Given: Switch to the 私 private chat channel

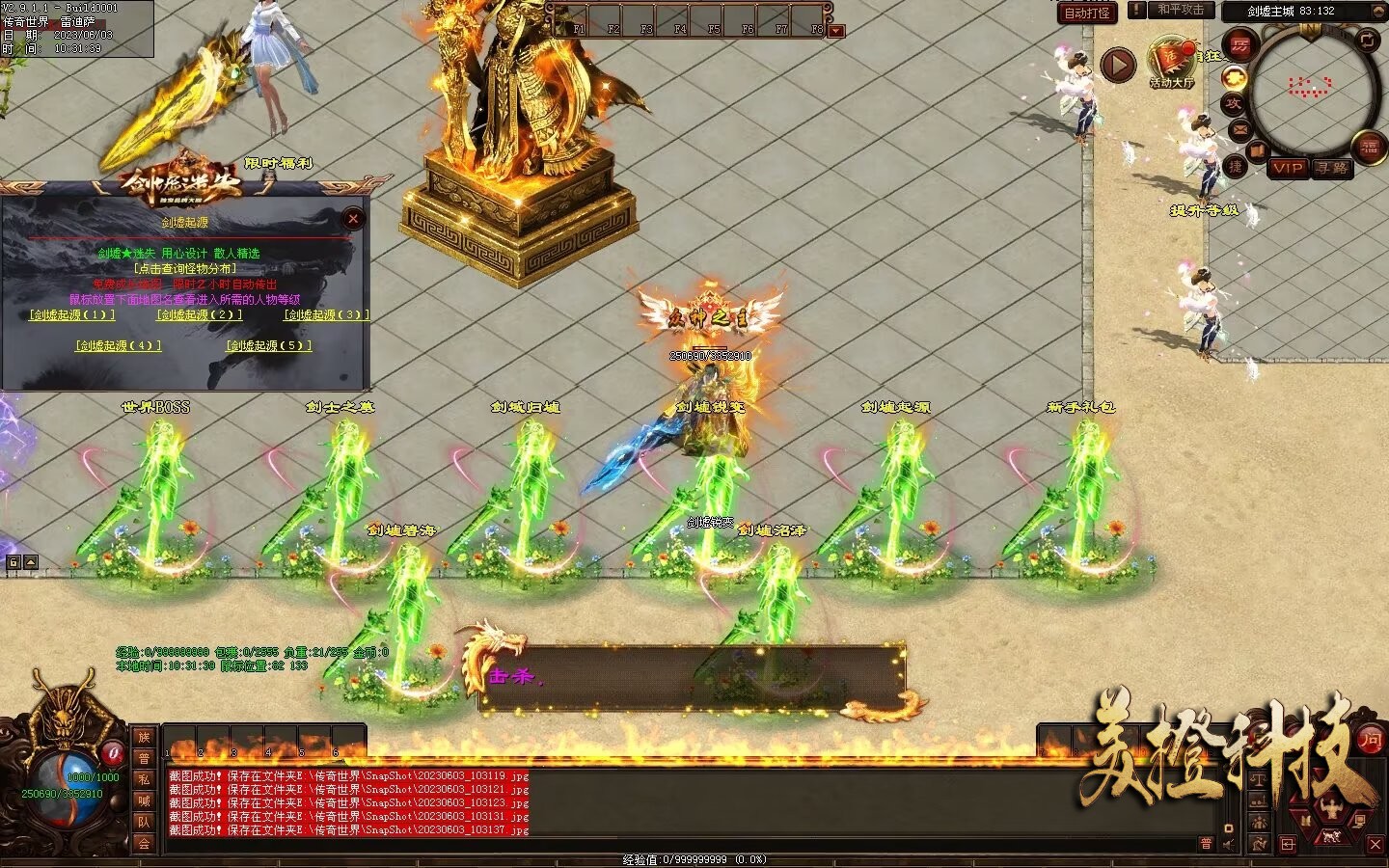Looking at the screenshot, I should [x=144, y=779].
